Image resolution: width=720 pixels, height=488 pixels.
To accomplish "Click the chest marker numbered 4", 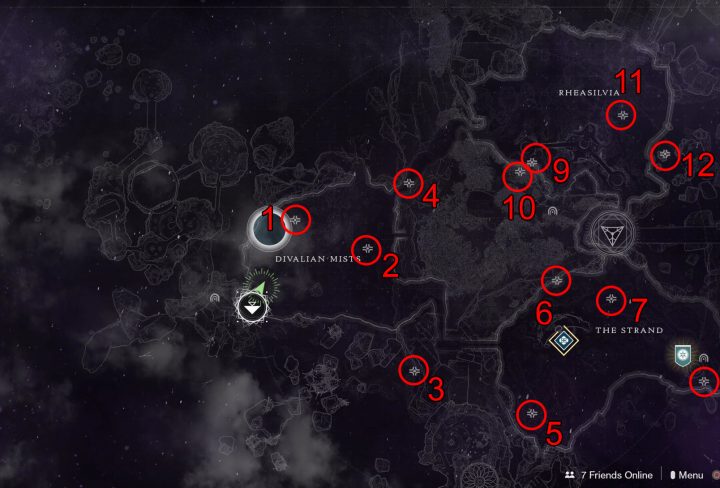I will tap(407, 183).
